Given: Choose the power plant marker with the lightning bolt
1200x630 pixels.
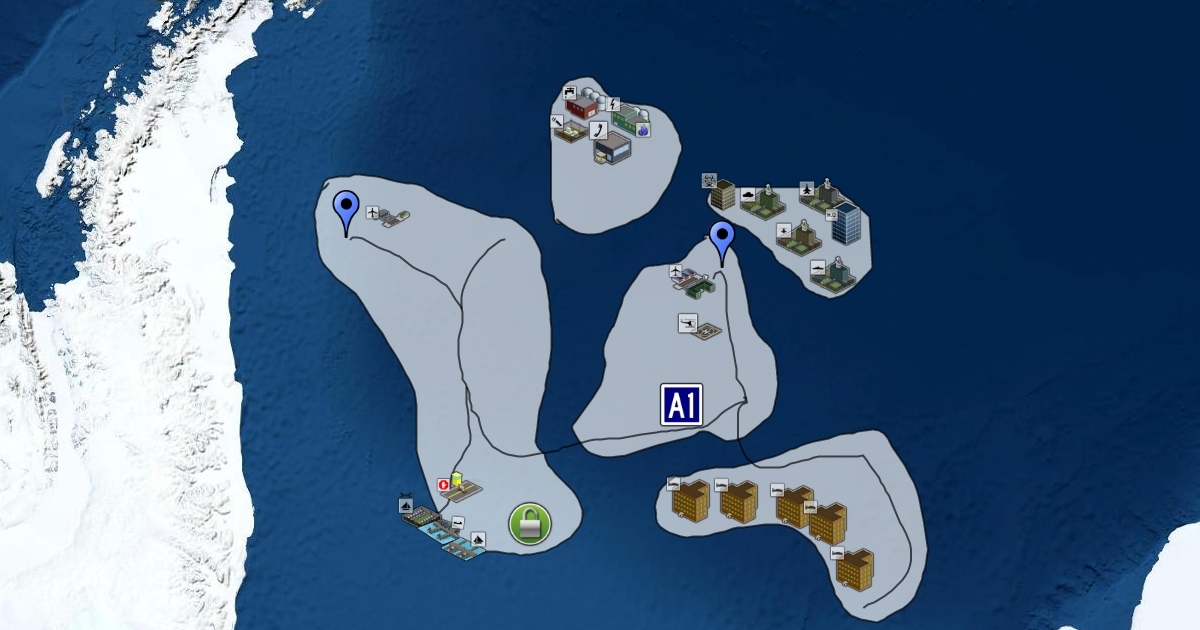Looking at the screenshot, I should pos(626,118).
